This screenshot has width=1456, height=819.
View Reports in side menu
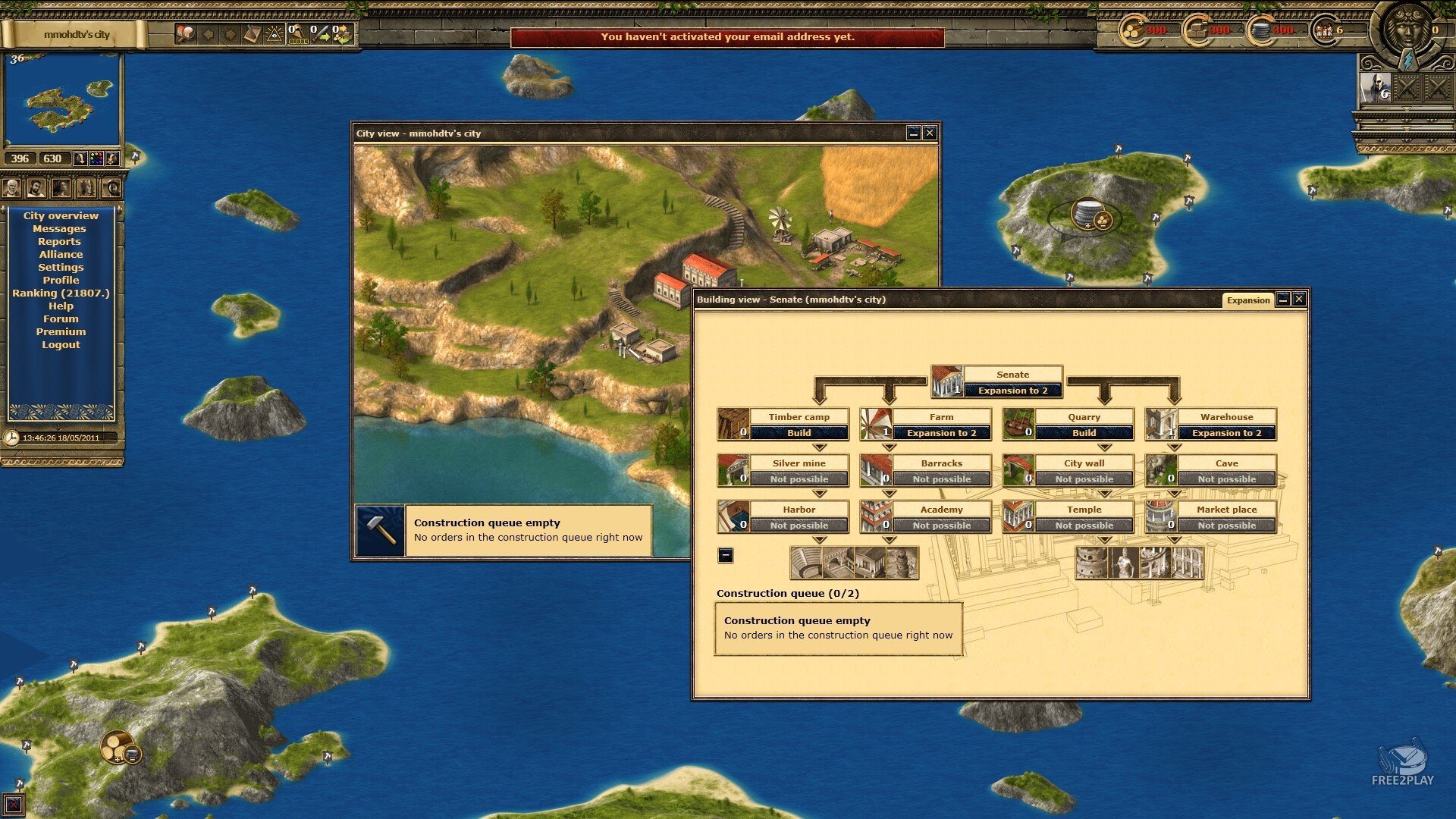point(59,242)
